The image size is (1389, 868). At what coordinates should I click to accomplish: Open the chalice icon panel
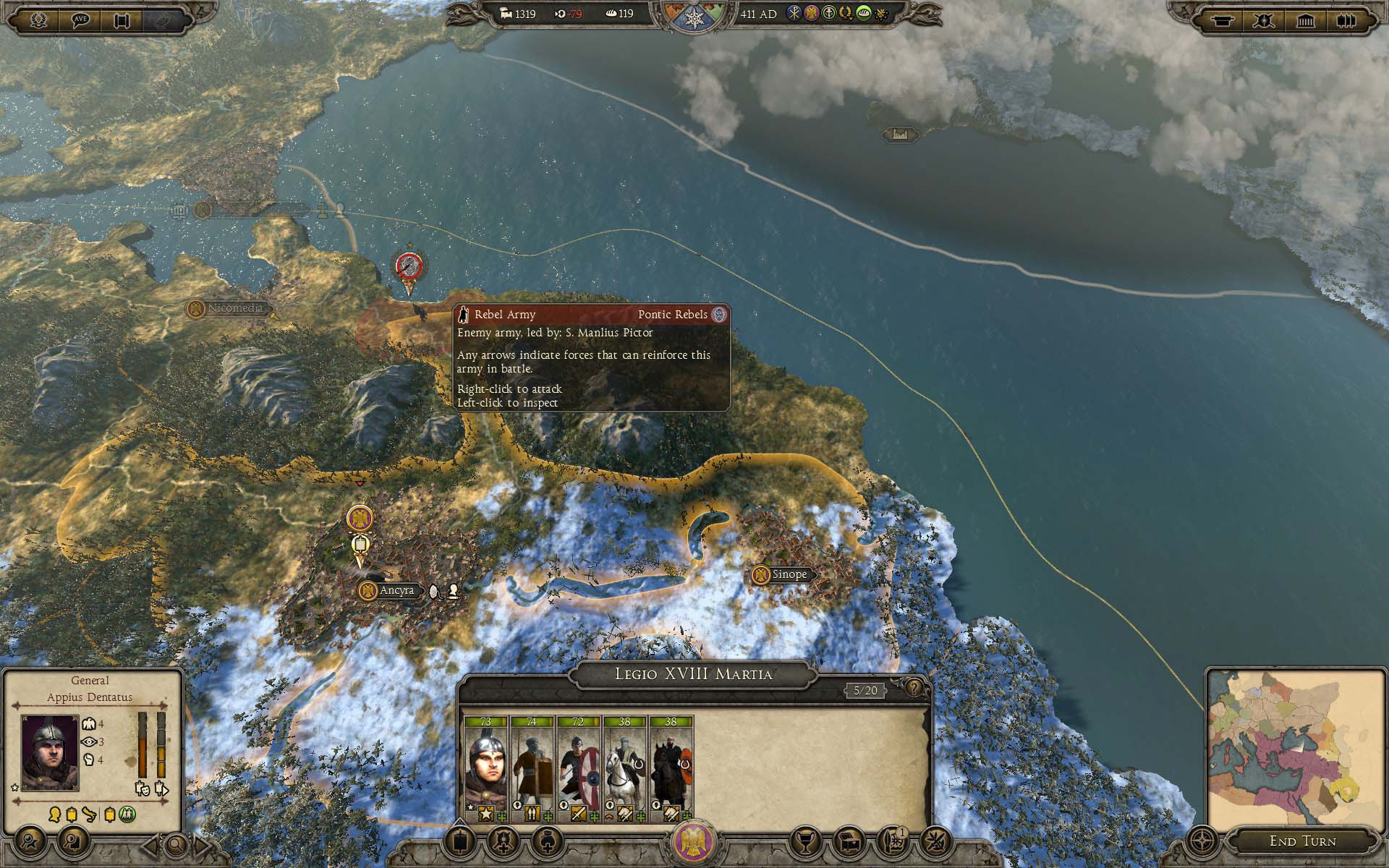pos(804,841)
